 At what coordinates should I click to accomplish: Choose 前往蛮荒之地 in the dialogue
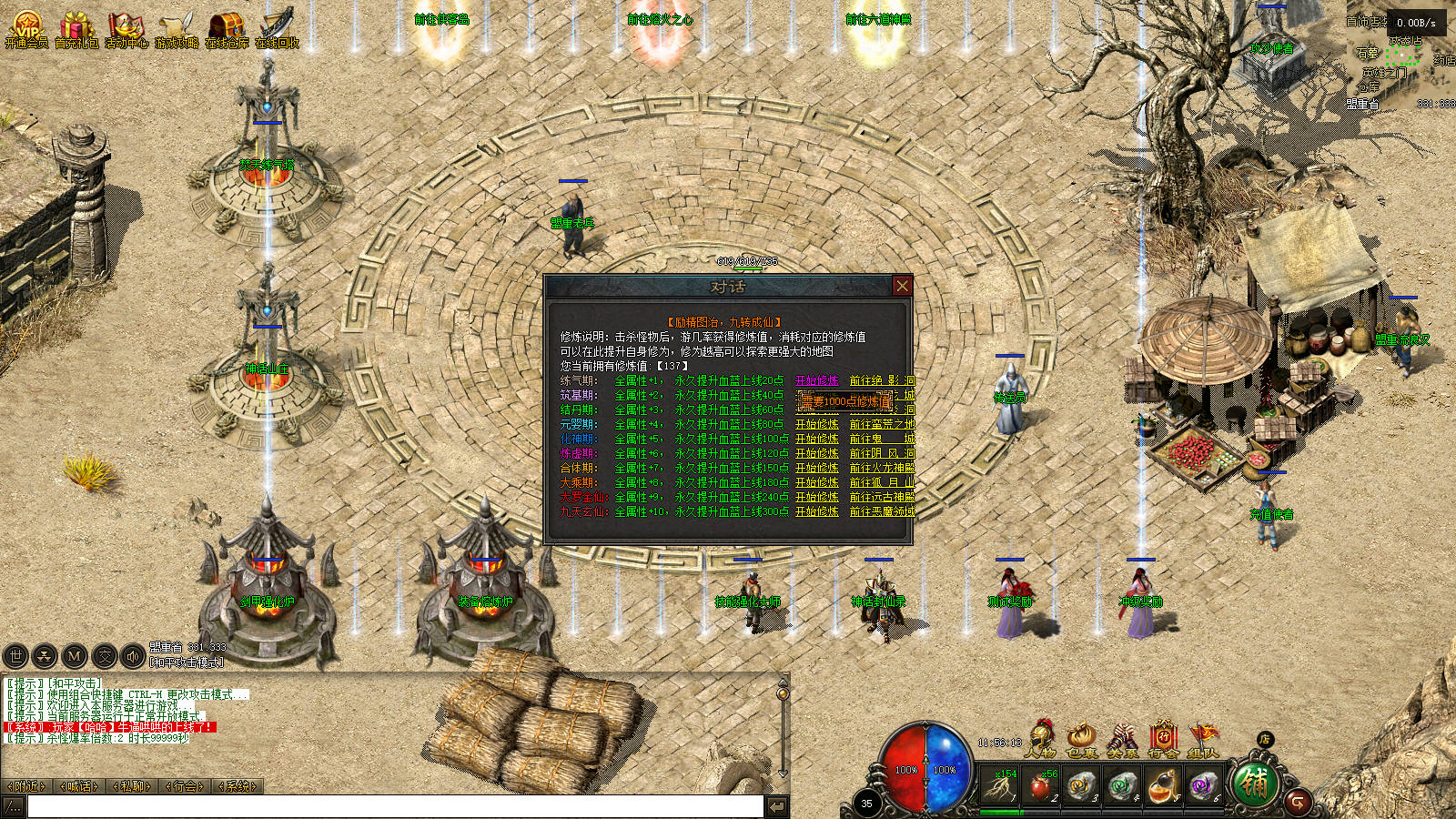(881, 424)
